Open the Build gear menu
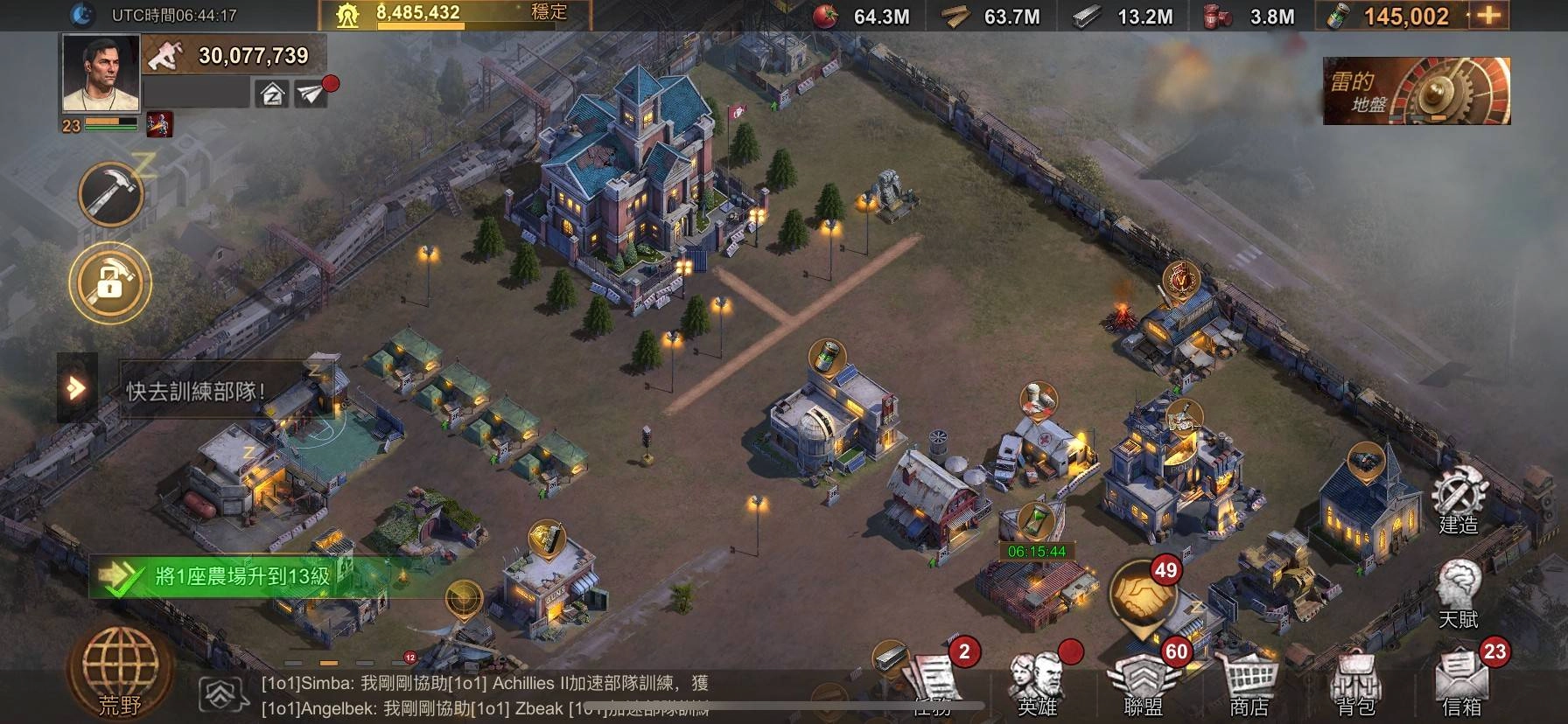This screenshot has width=1568, height=724. tap(1459, 501)
